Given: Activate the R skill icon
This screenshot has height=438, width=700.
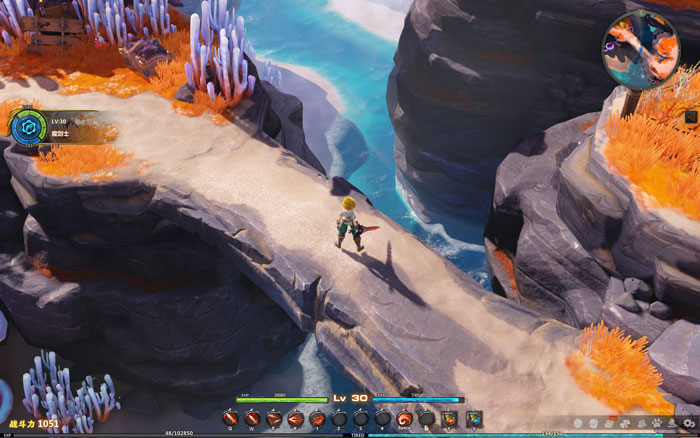Looking at the screenshot, I should tap(296, 418).
